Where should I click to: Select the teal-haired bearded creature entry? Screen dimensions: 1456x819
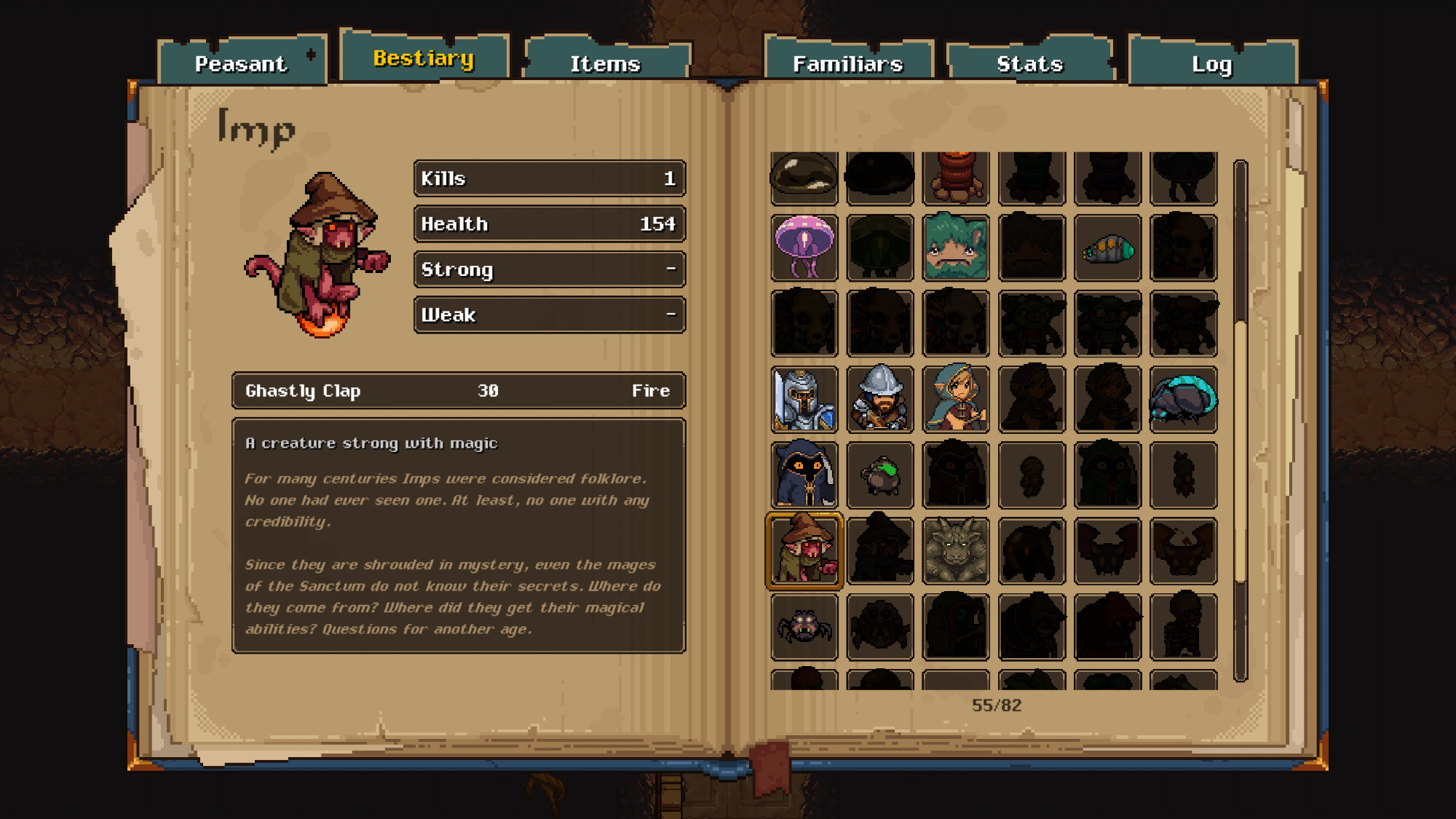point(956,248)
